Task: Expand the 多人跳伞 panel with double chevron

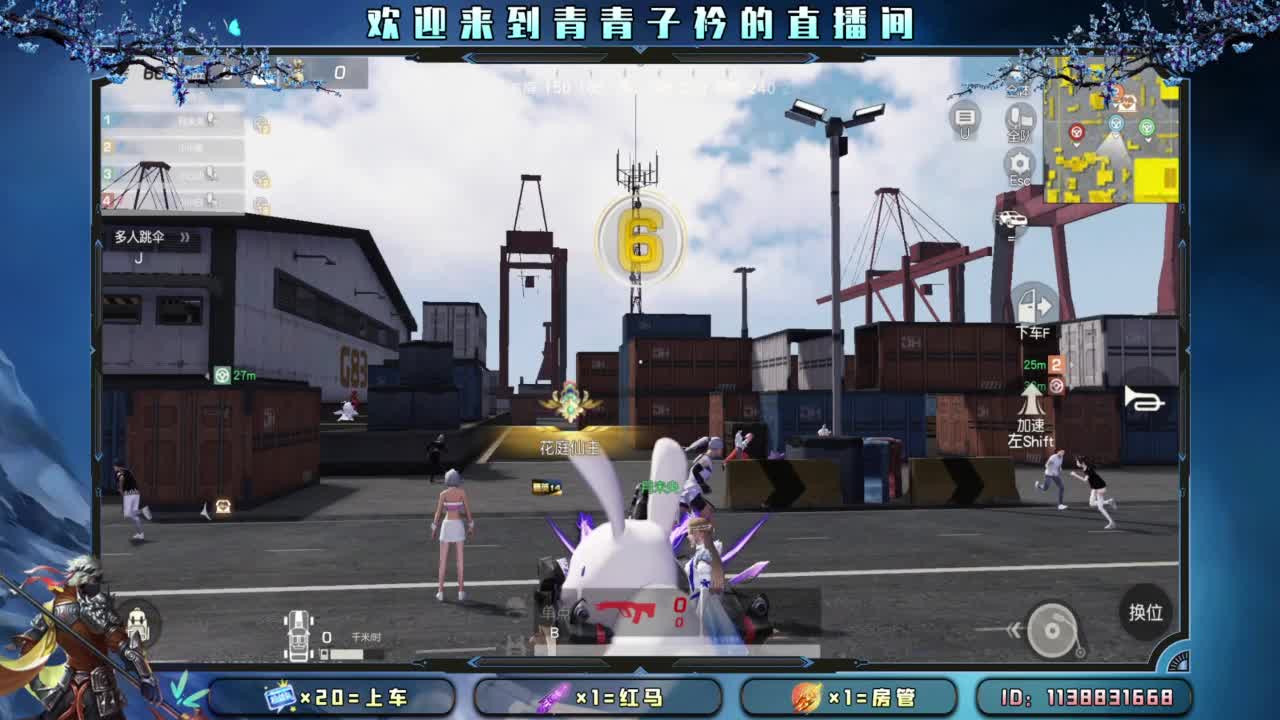Action: [186, 238]
